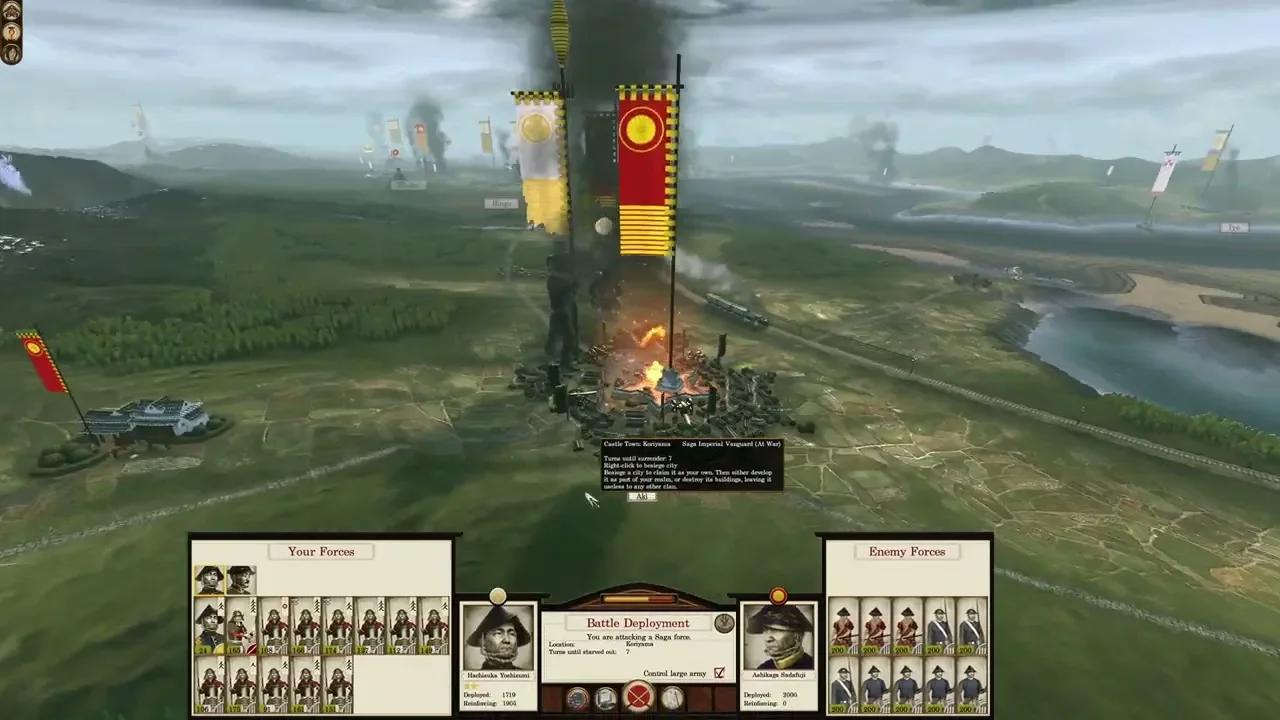Open Hachisuka Yoshizumi's general portrait
Viewport: 1280px width, 720px height.
498,635
